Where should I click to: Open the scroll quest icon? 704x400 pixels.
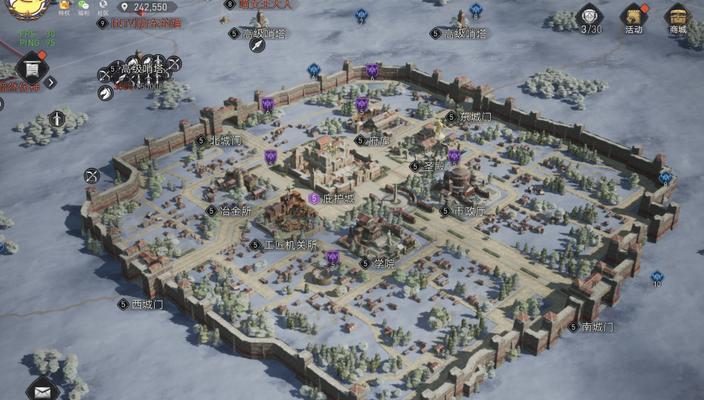pyautogui.click(x=31, y=70)
